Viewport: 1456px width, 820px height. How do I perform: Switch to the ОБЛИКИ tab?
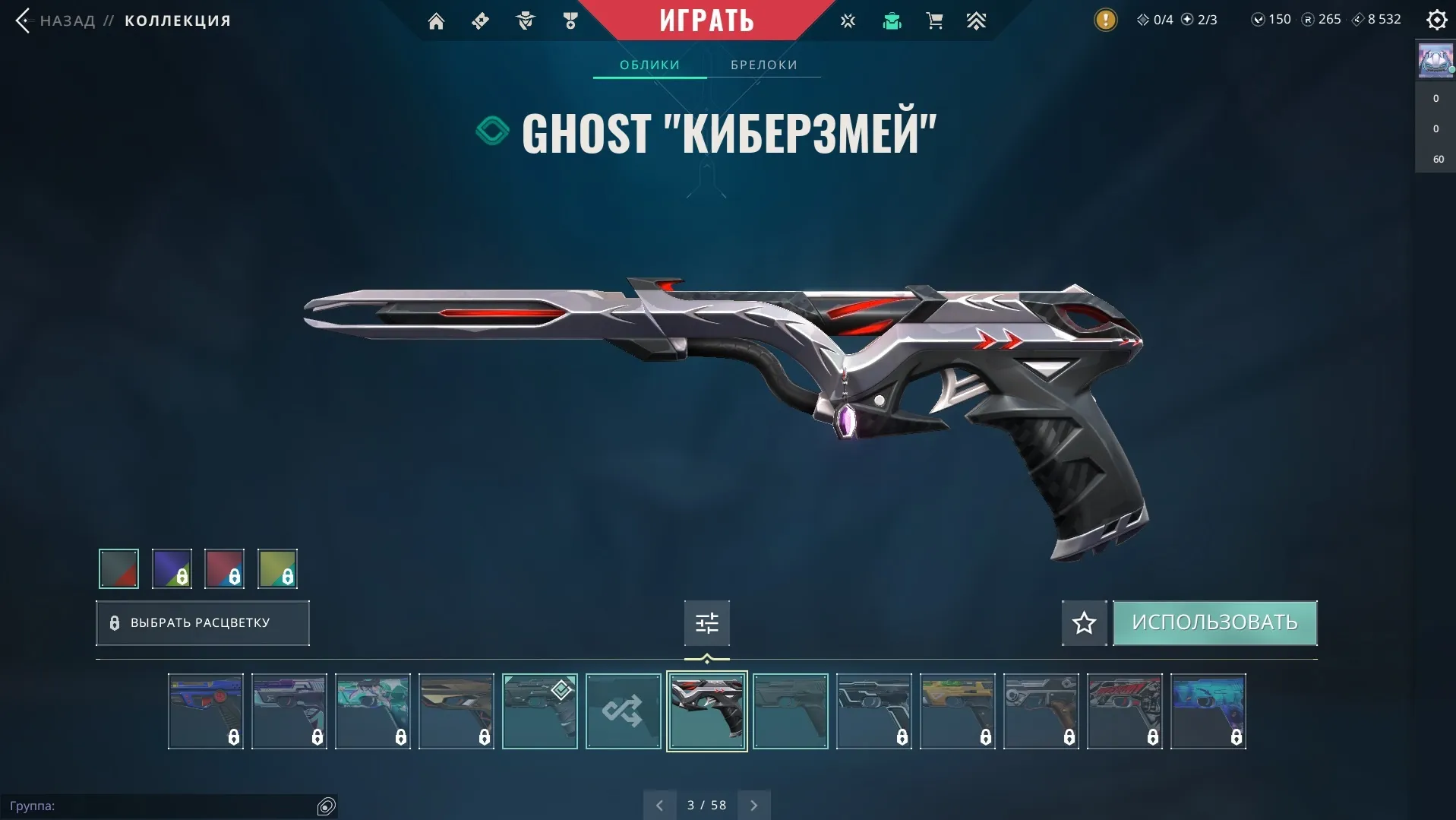point(649,65)
